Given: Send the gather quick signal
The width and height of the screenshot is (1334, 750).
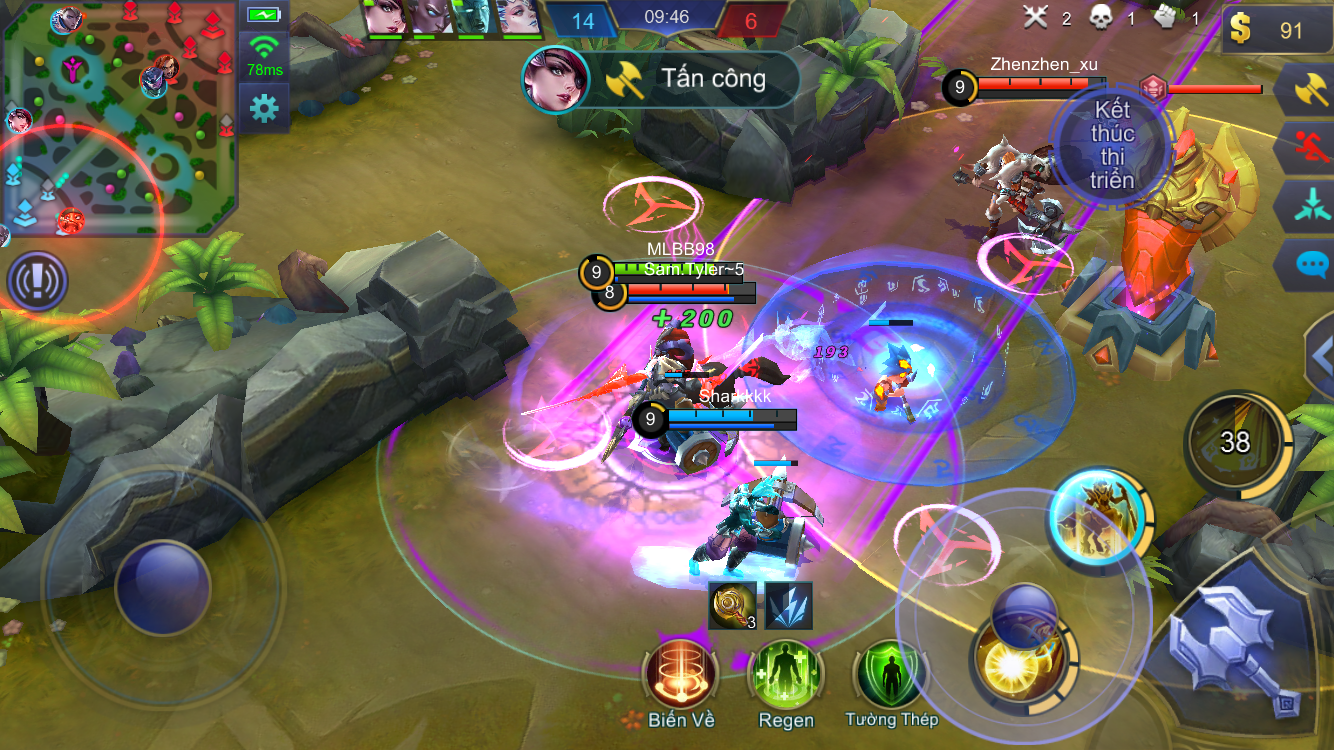Looking at the screenshot, I should (x=1309, y=206).
